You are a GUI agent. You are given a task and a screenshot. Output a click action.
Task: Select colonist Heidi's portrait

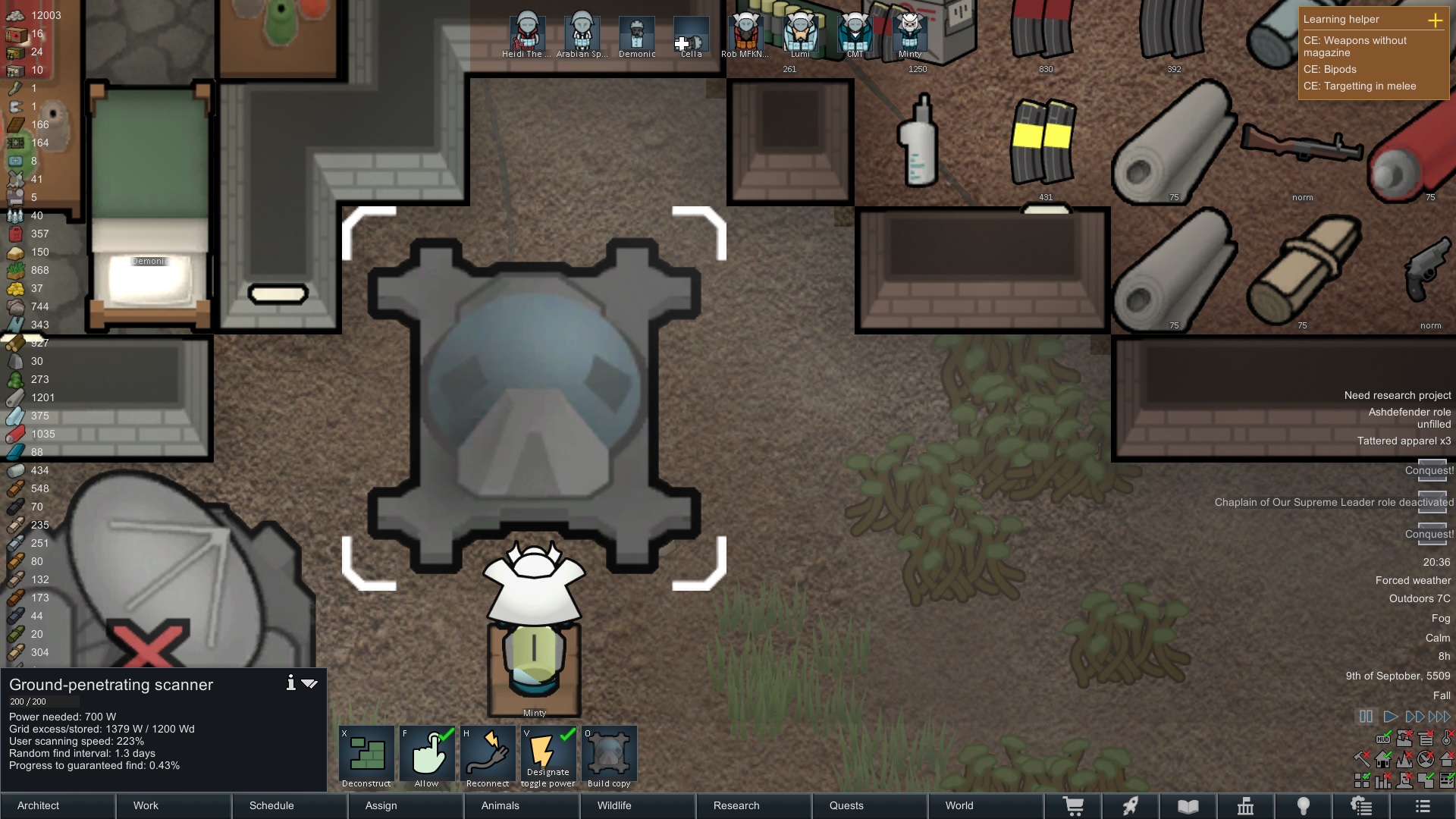(x=526, y=33)
